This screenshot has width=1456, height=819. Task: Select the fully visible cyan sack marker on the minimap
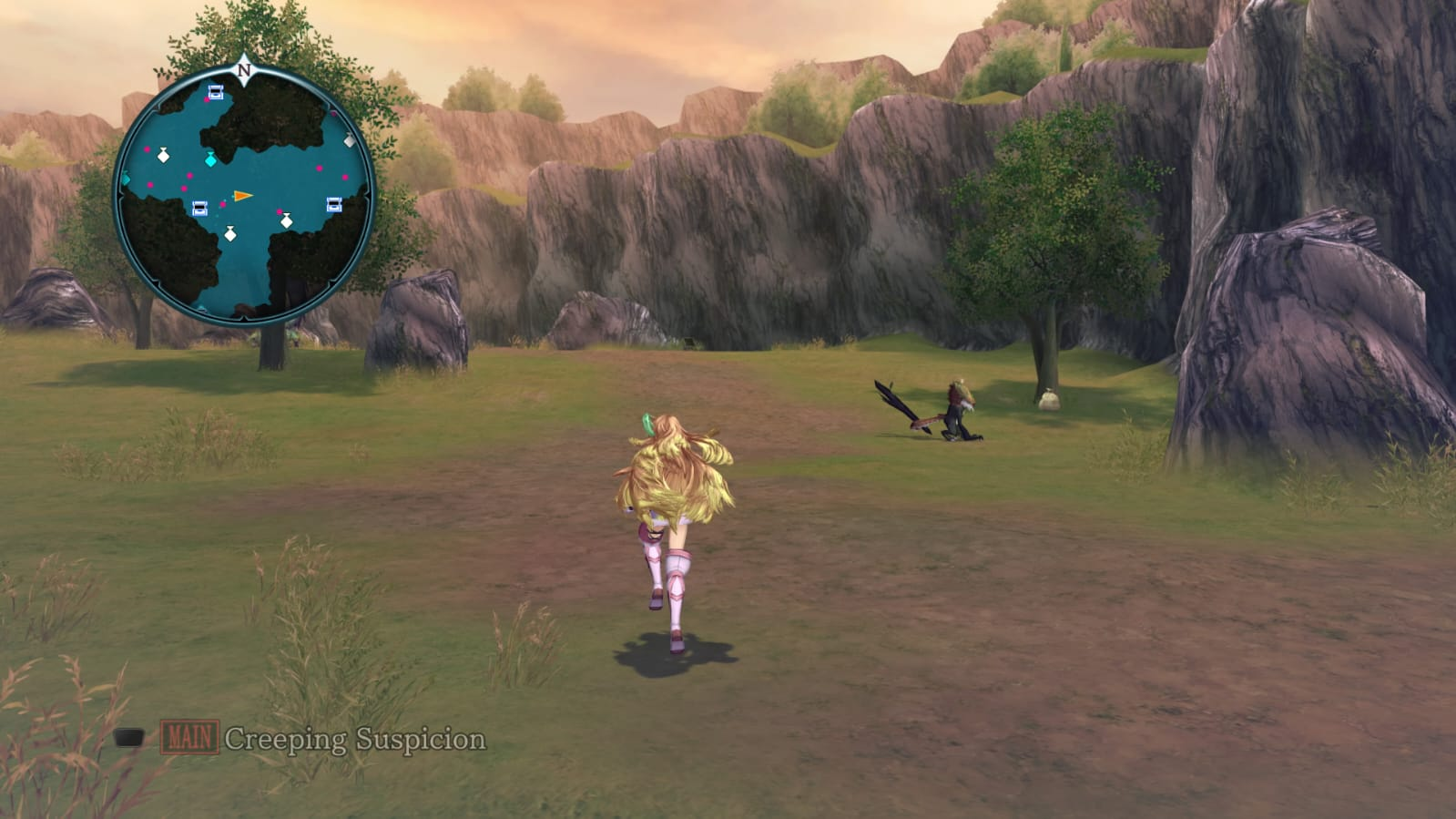pyautogui.click(x=211, y=160)
